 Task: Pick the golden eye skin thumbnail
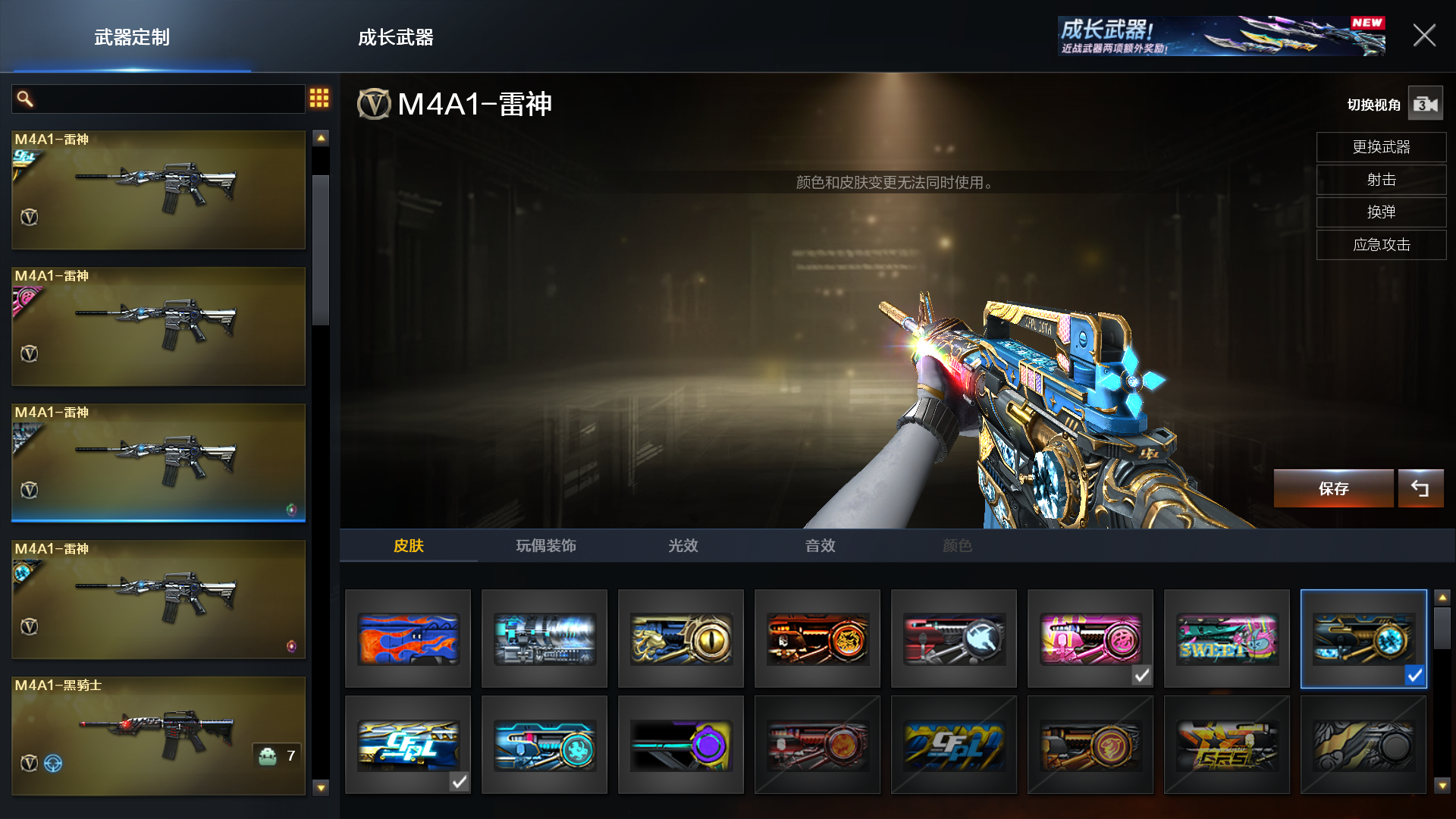[681, 639]
